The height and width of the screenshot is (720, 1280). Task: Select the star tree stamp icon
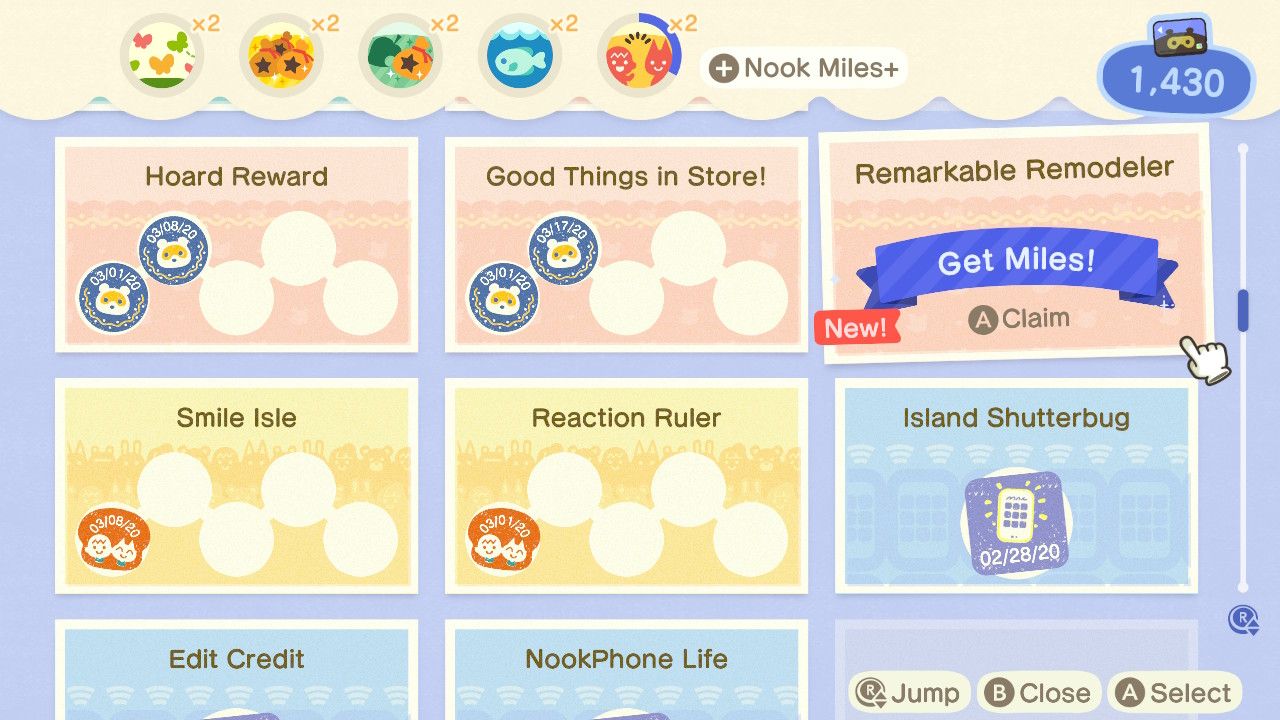pyautogui.click(x=281, y=55)
